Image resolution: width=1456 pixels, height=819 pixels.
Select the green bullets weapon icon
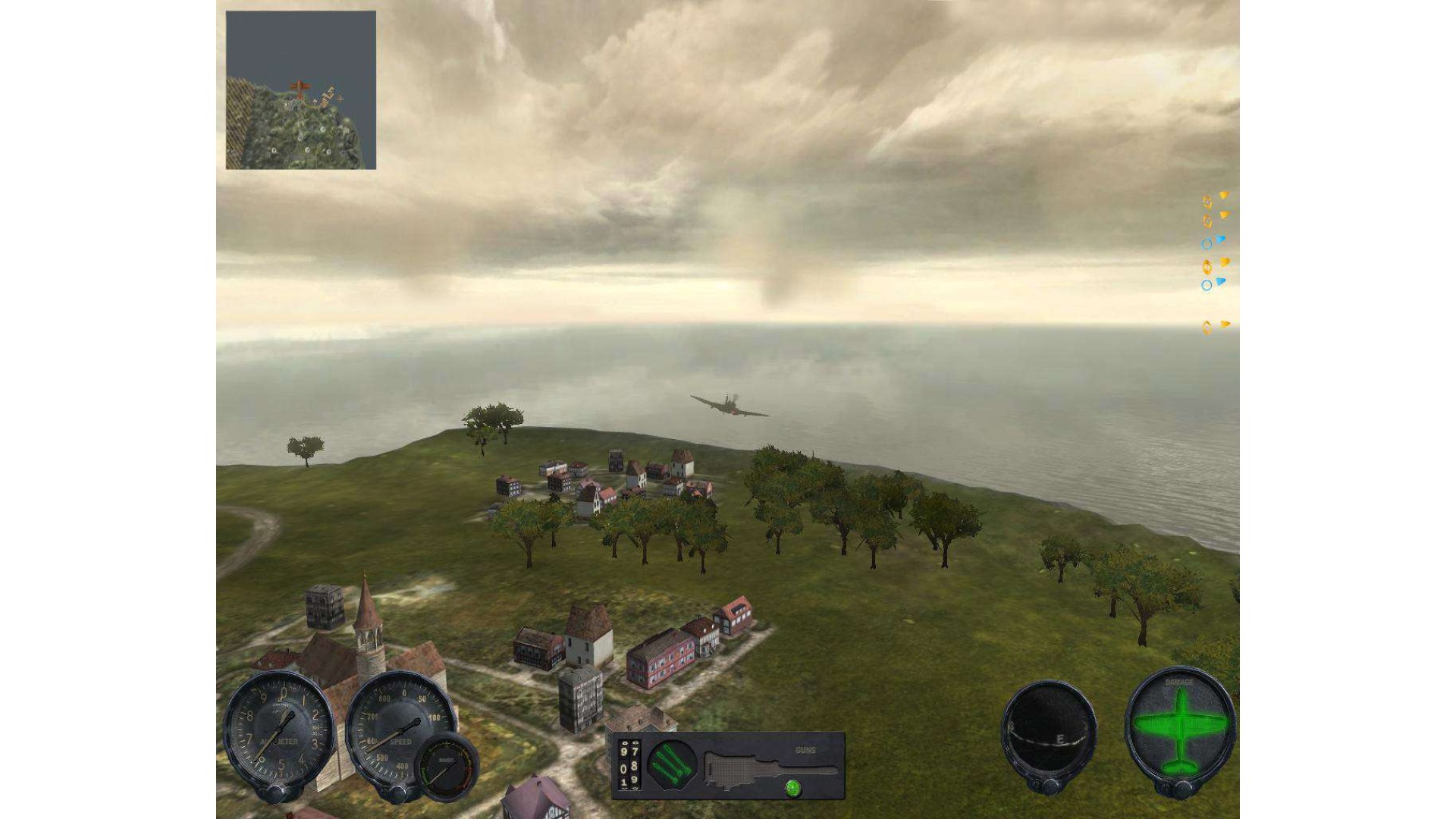click(672, 764)
